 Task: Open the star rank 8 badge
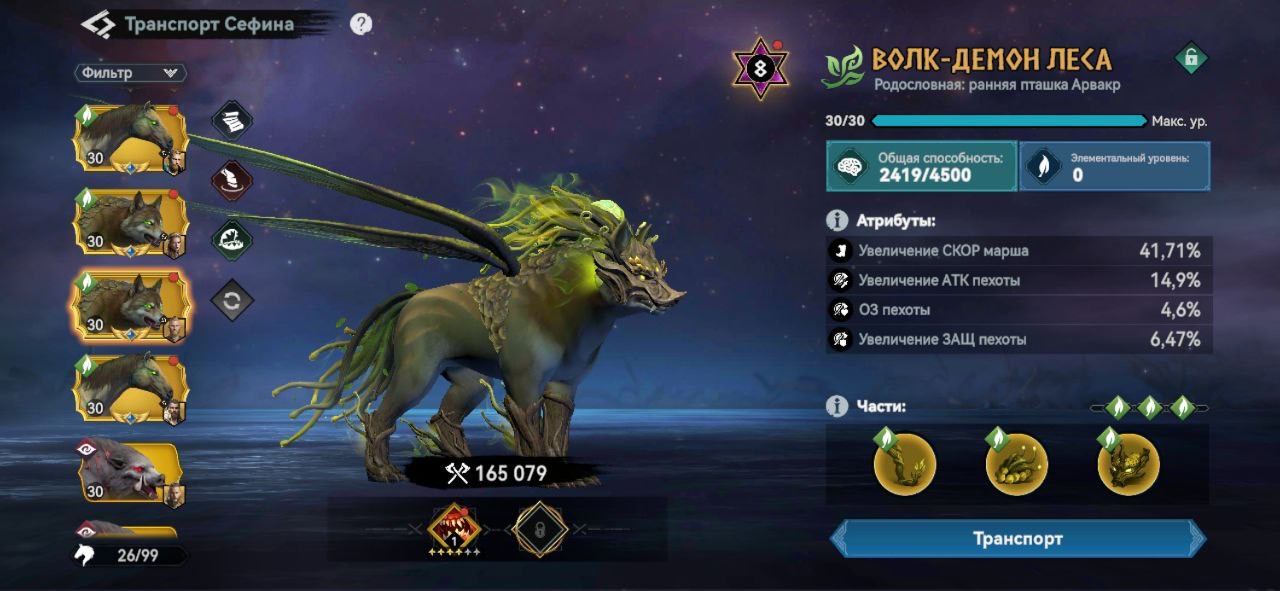pos(761,68)
